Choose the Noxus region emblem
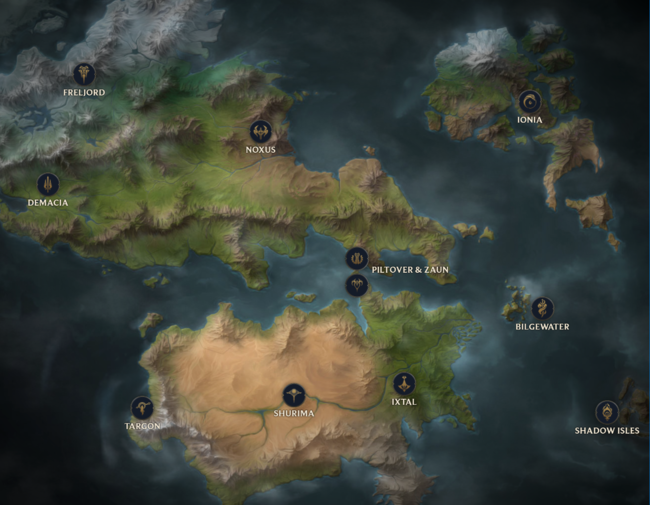This screenshot has height=505, width=650. pos(260,131)
